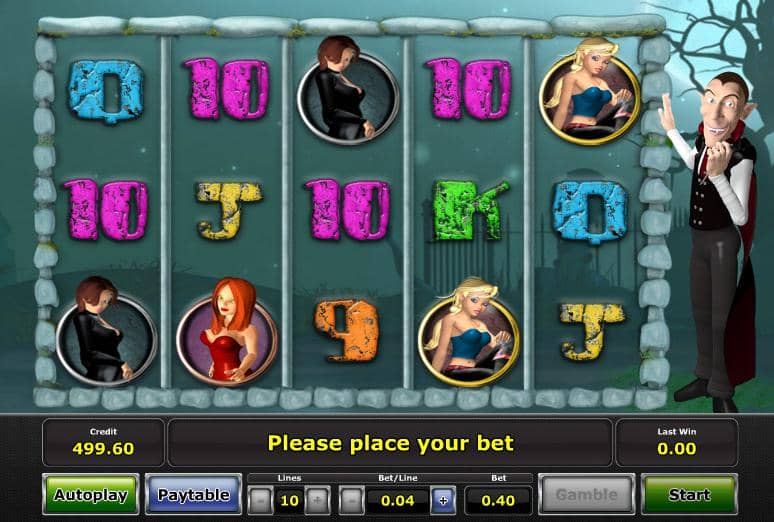Lower the Bet/Line amount
Image resolution: width=774 pixels, height=522 pixels.
[x=351, y=500]
